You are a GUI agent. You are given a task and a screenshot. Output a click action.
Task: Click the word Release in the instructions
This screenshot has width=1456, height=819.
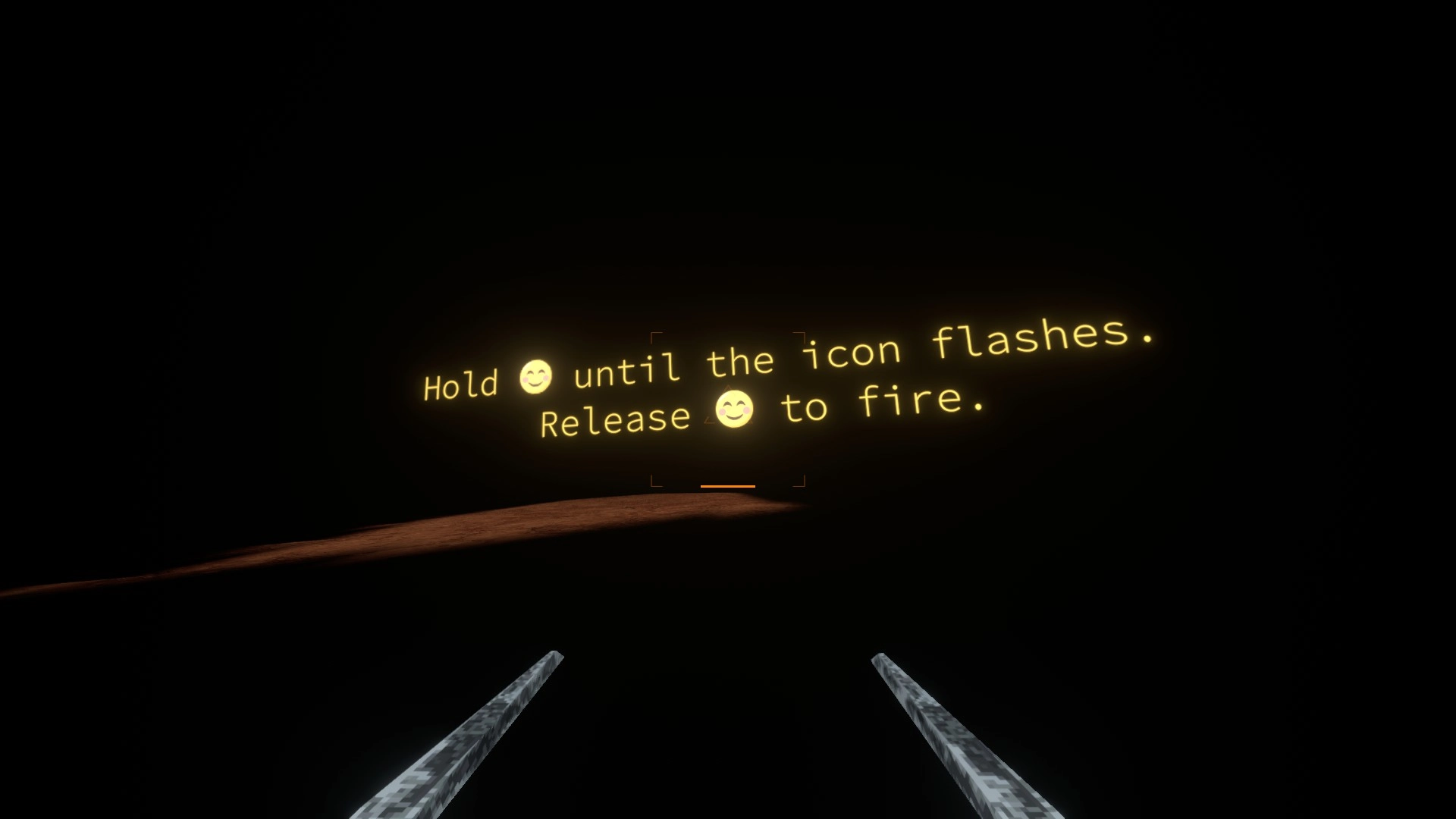[617, 420]
